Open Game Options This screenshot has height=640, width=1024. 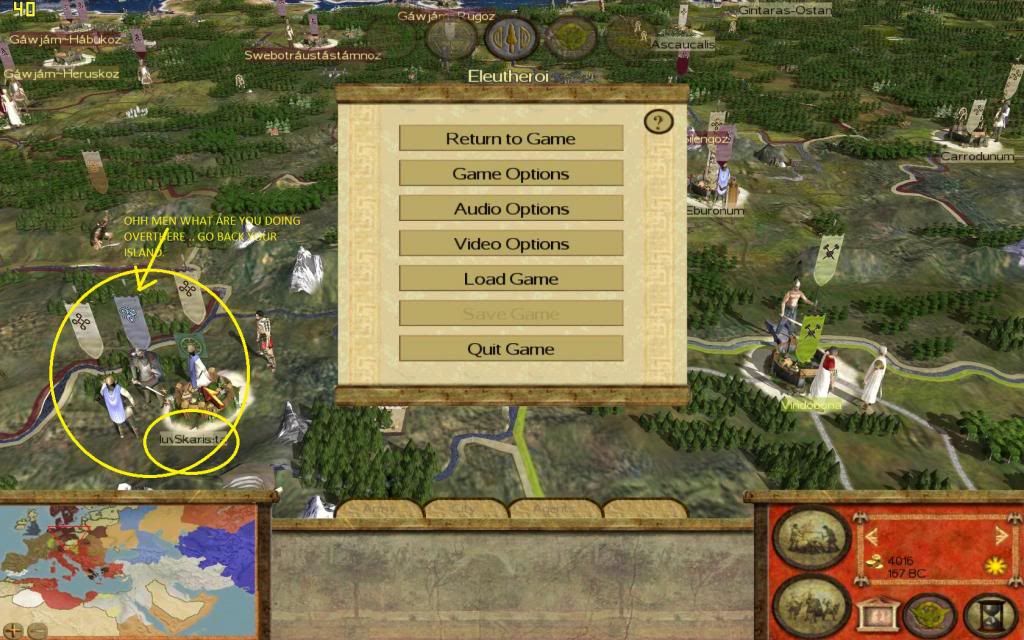[x=511, y=173]
